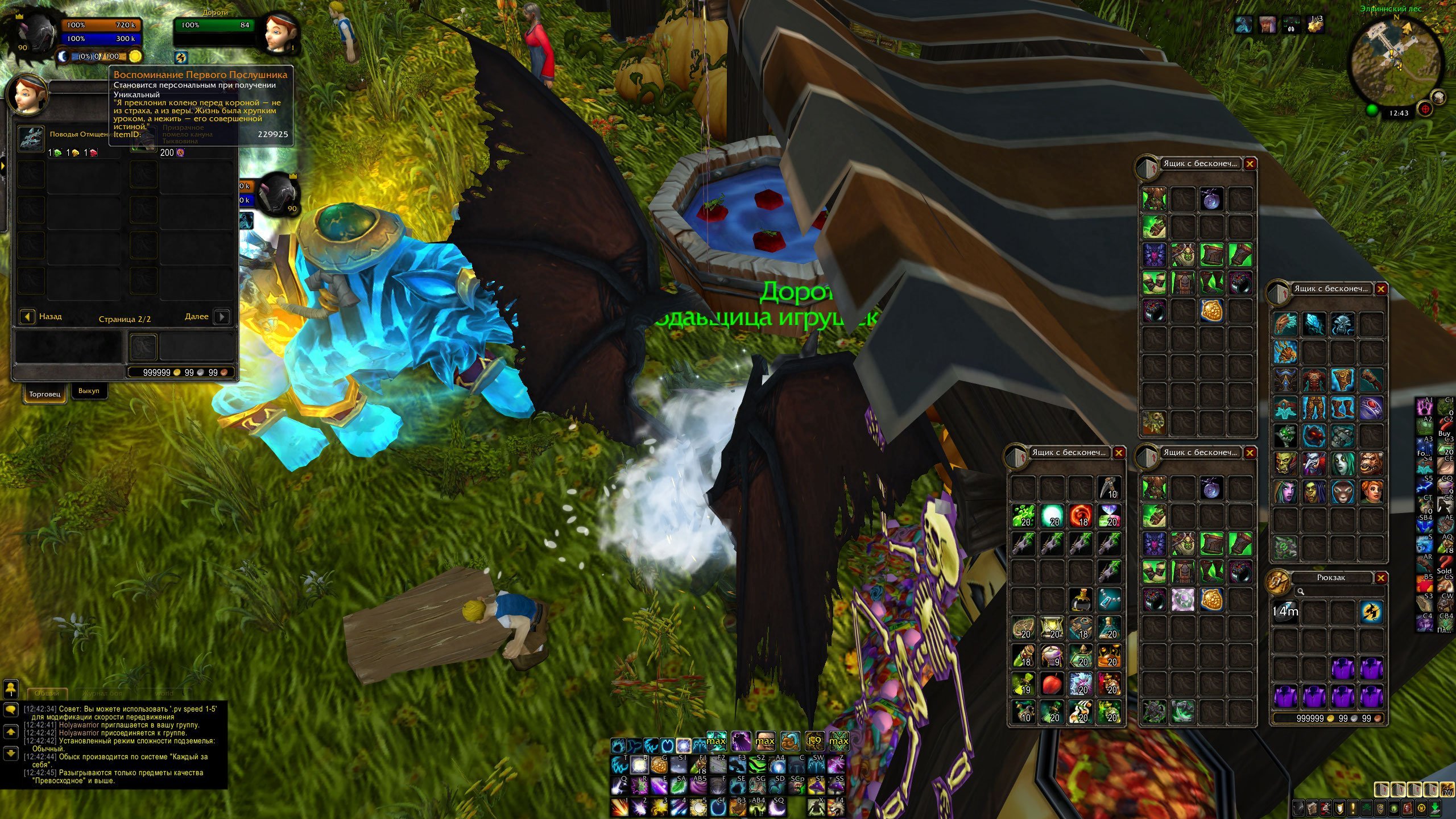Click the Далее next page arrow
The width and height of the screenshot is (1456, 819).
[x=222, y=317]
